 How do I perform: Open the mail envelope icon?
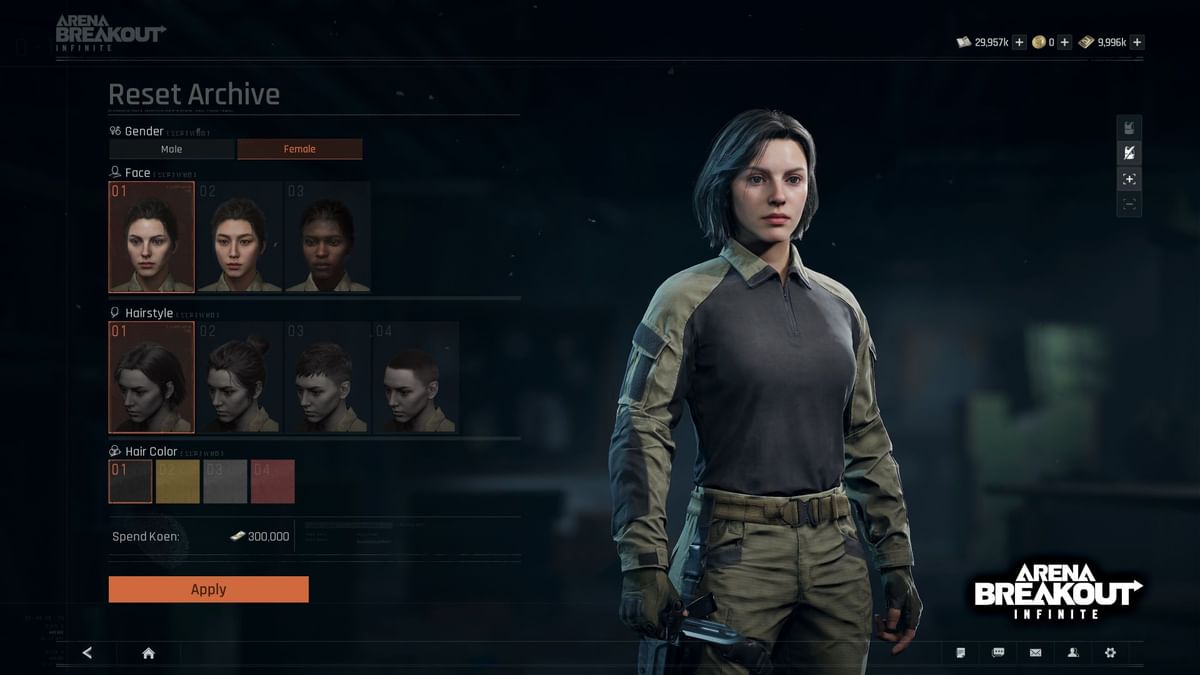coord(1035,653)
